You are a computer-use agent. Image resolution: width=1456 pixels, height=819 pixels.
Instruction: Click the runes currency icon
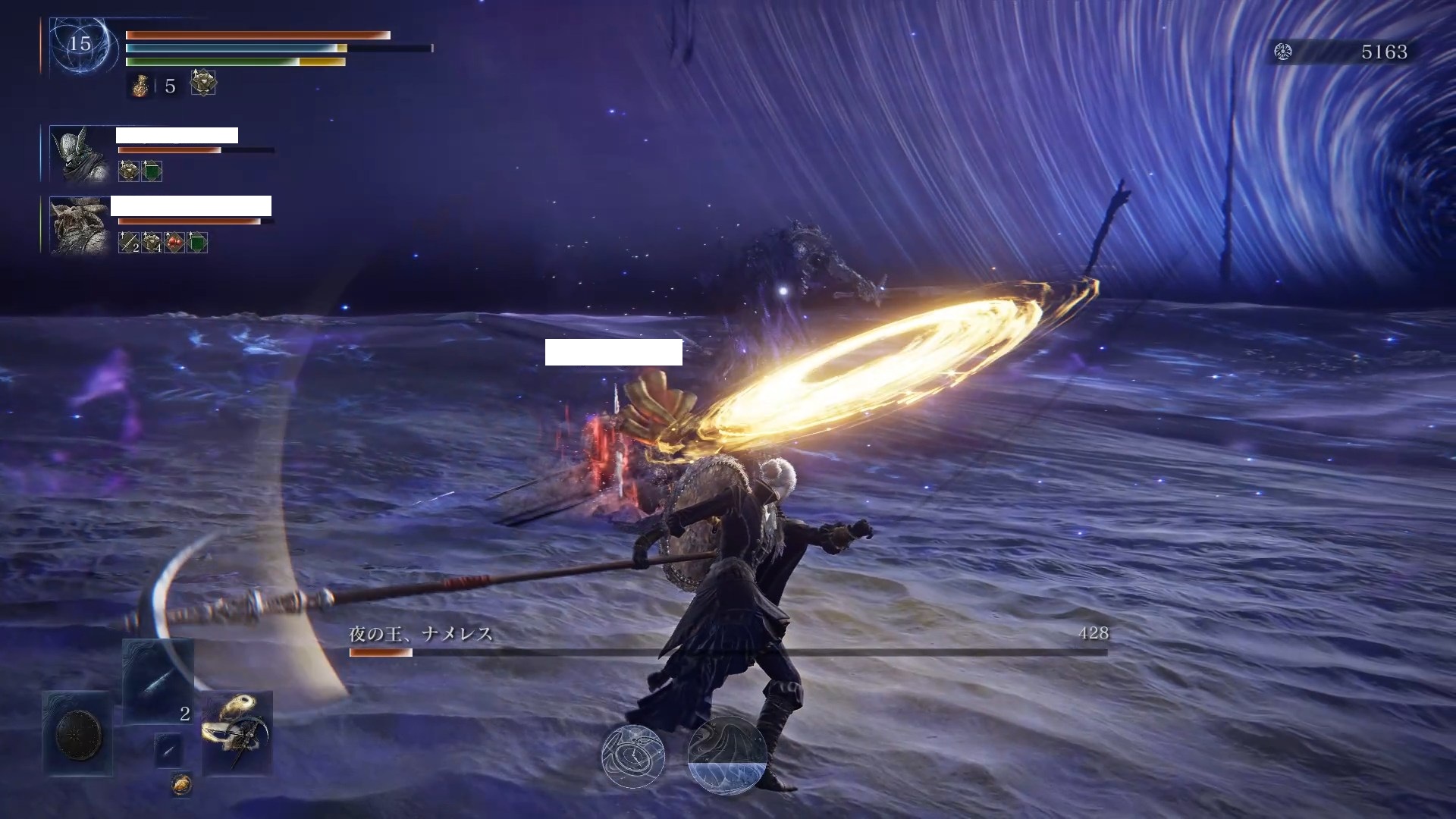click(x=1283, y=52)
